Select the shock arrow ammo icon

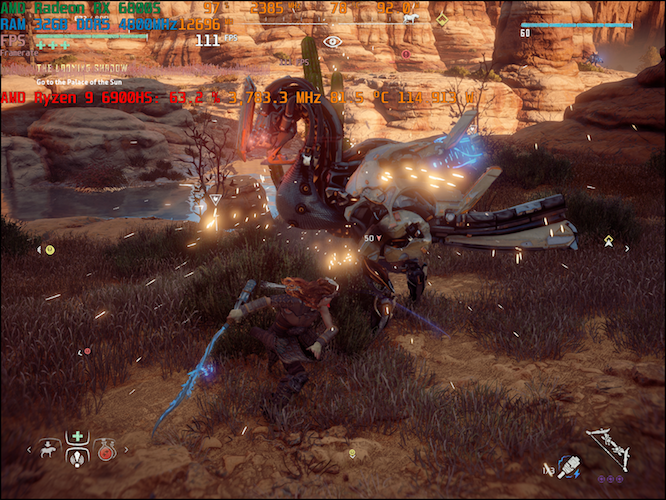(568, 465)
